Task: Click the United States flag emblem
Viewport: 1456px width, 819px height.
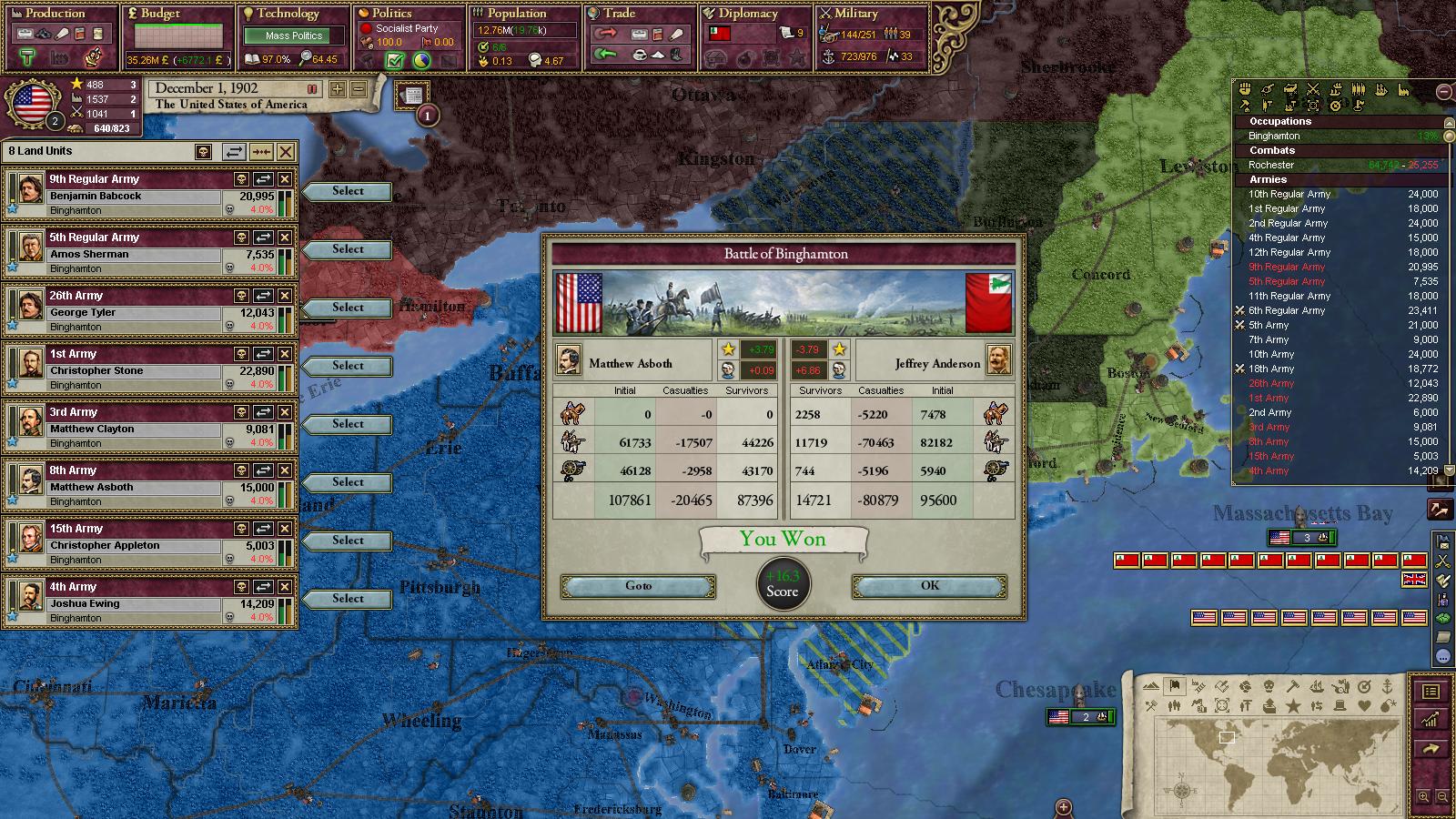Action: tap(30, 103)
